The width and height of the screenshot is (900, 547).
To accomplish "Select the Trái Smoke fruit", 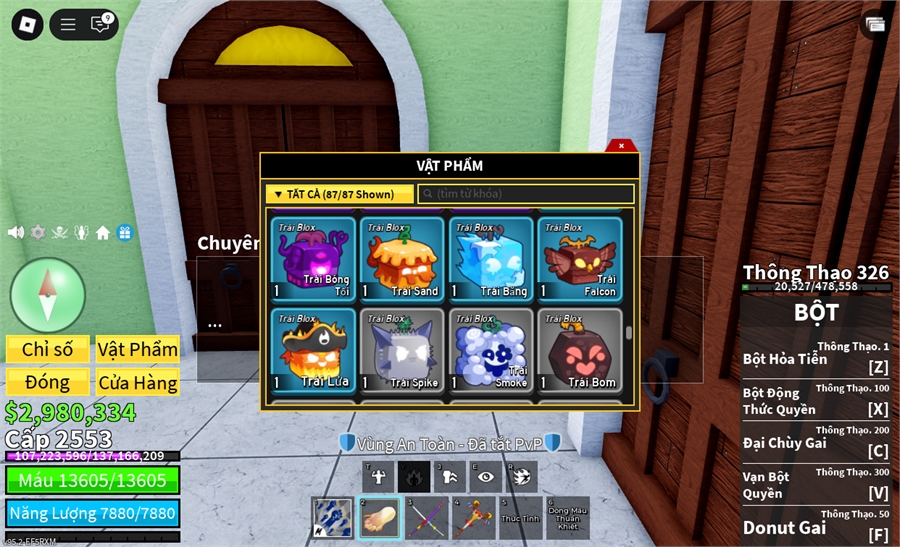I will coord(491,350).
